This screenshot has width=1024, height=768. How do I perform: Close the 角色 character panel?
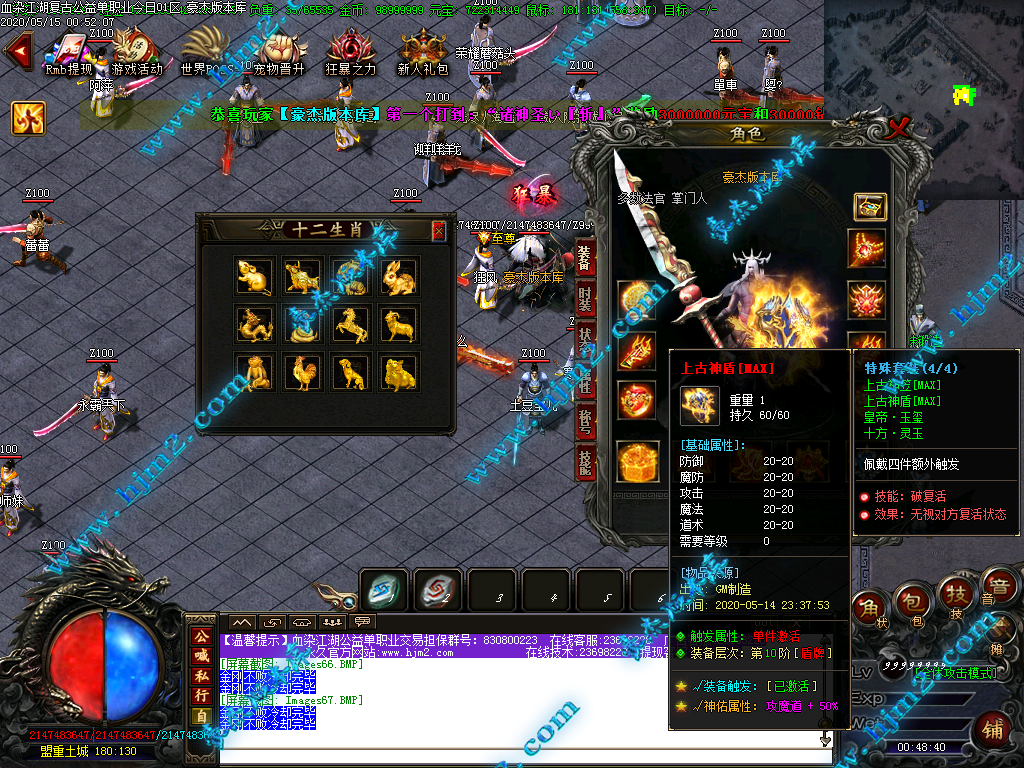[899, 128]
